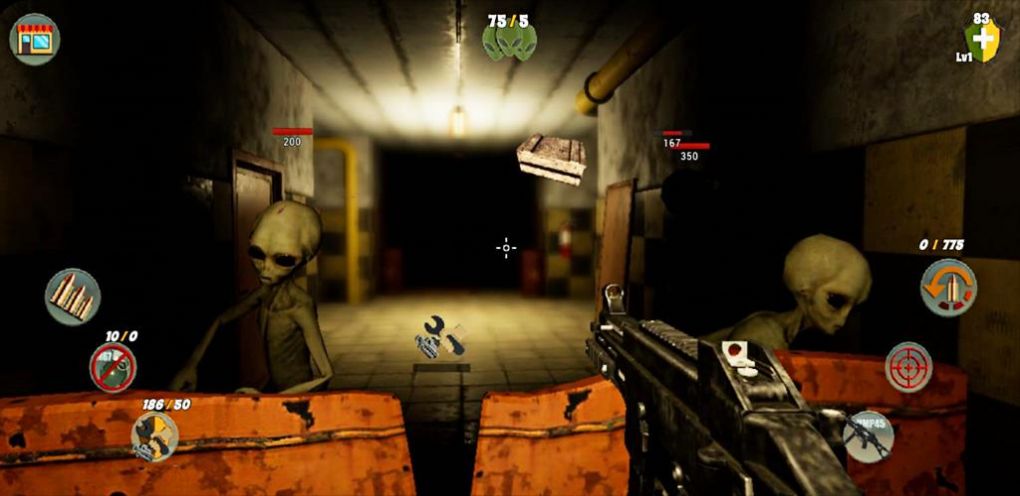Switch weapon using the UMP45 icon
Screen dimensions: 1020x496
click(x=867, y=437)
